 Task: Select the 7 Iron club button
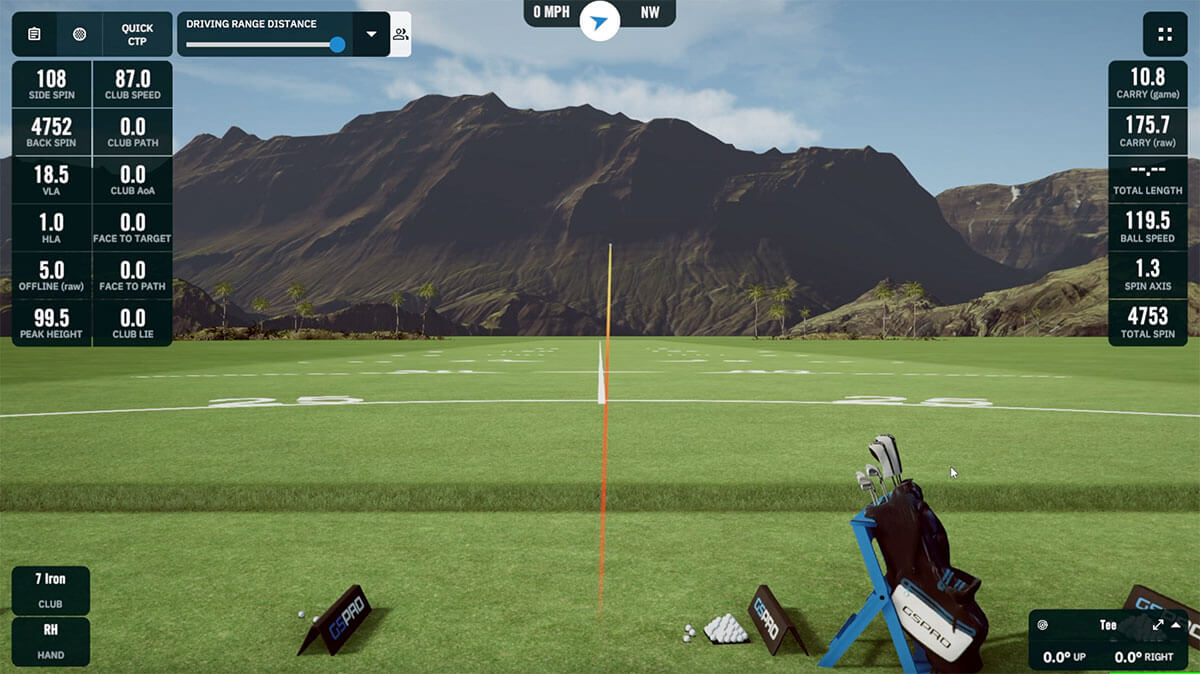click(x=51, y=590)
